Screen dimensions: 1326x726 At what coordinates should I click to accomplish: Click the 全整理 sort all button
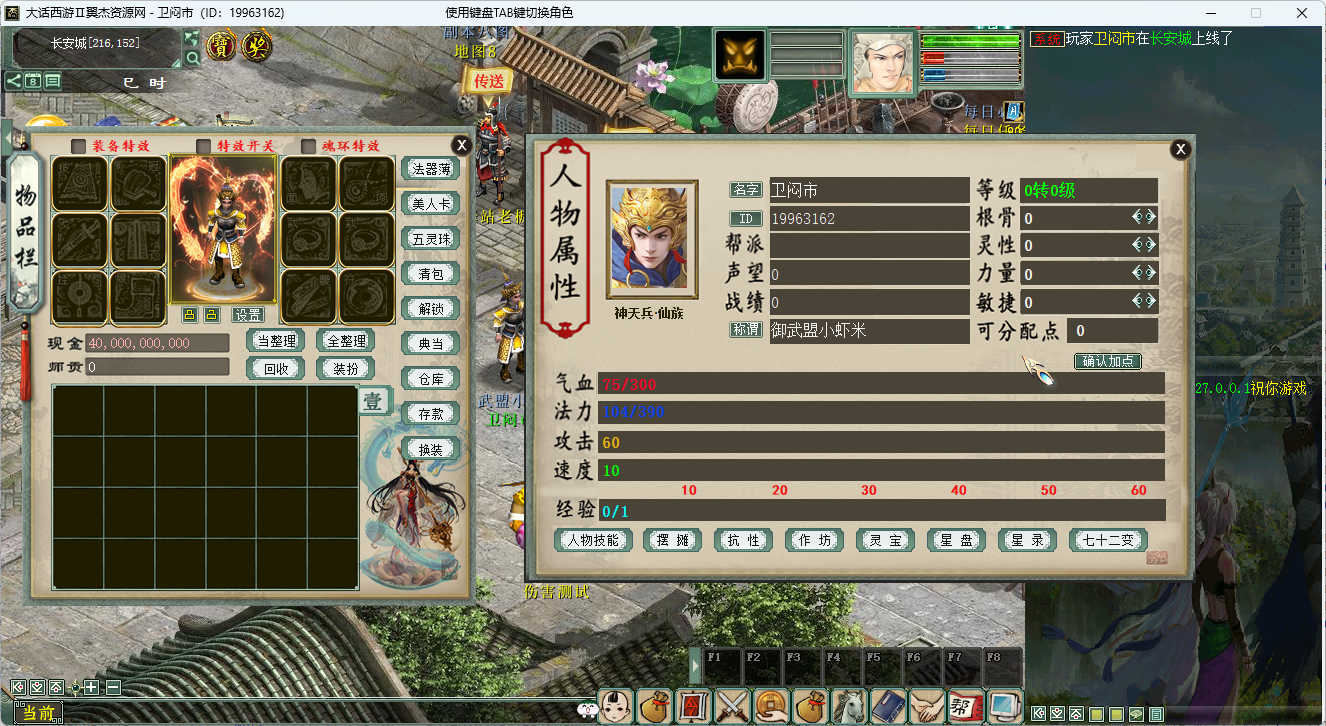pos(345,341)
